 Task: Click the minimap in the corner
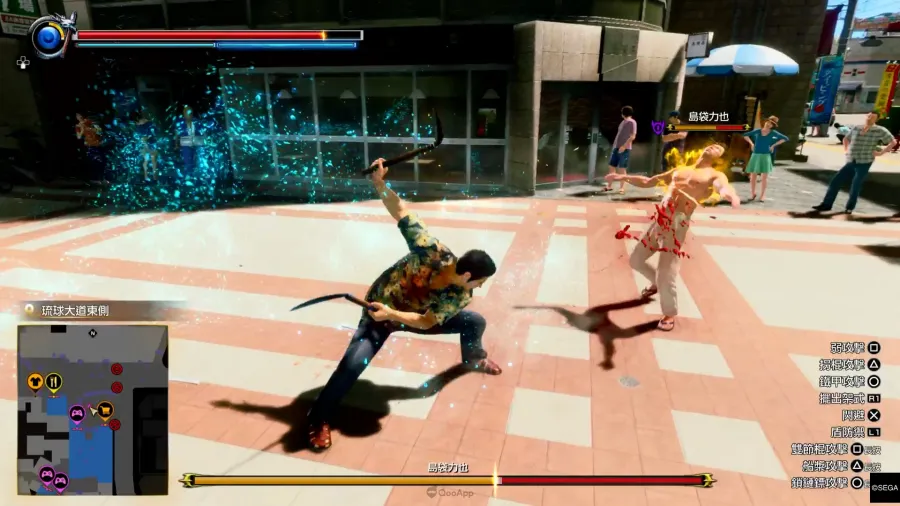pyautogui.click(x=92, y=409)
